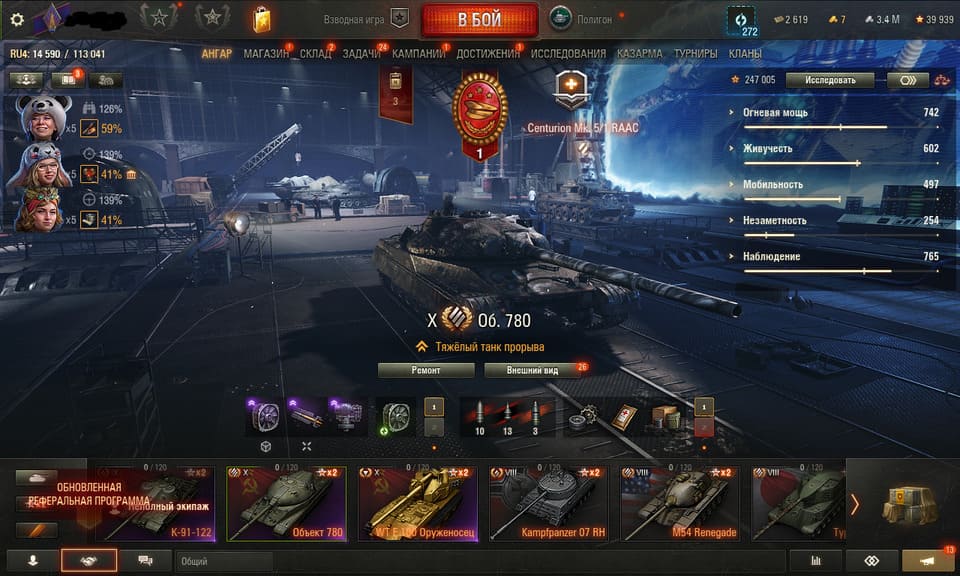This screenshot has width=960, height=576.
Task: Show the ДОСТИЖЕНИЯ achievements tab
Action: (489, 53)
